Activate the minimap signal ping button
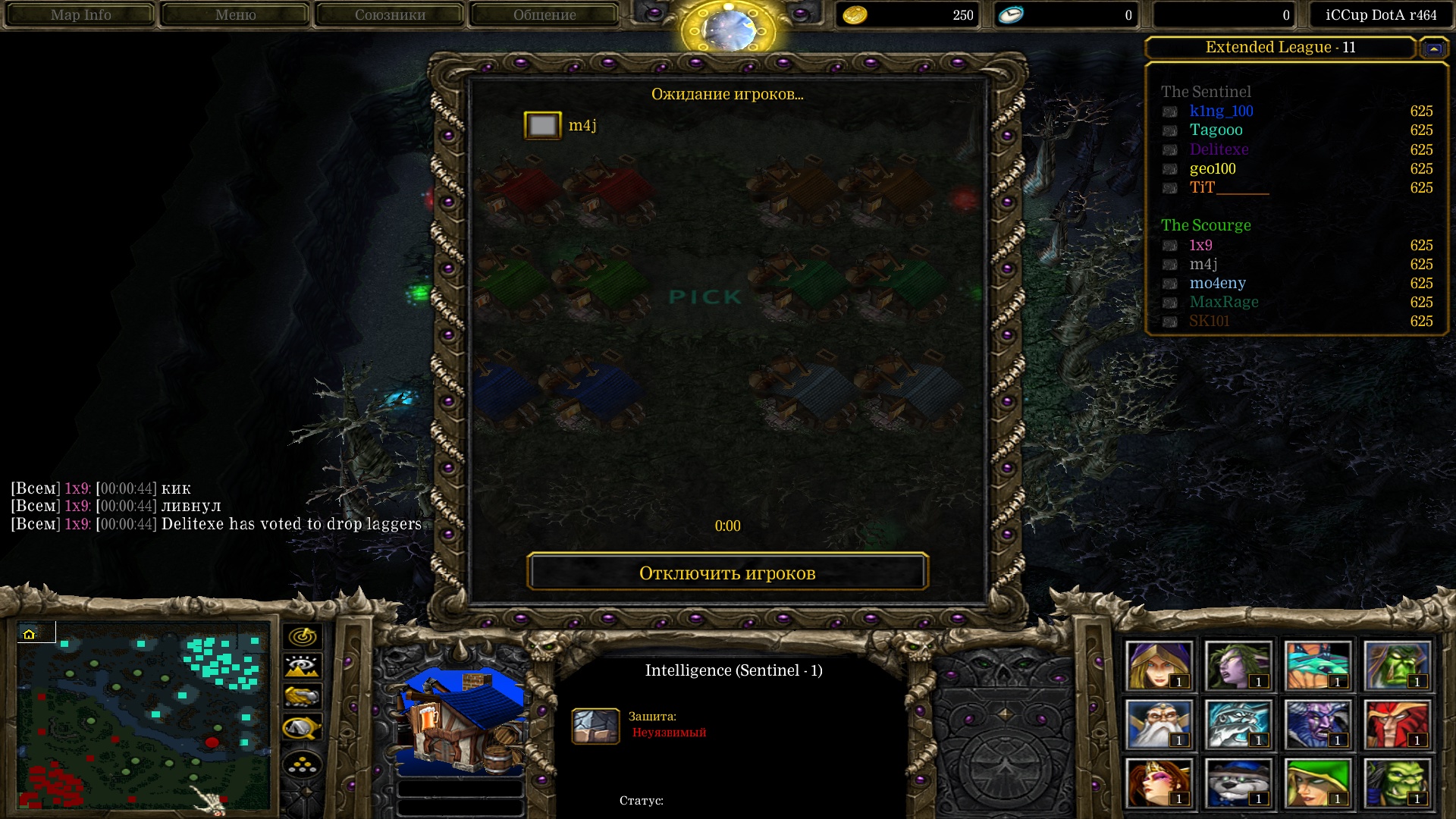This screenshot has height=819, width=1456. pyautogui.click(x=303, y=636)
